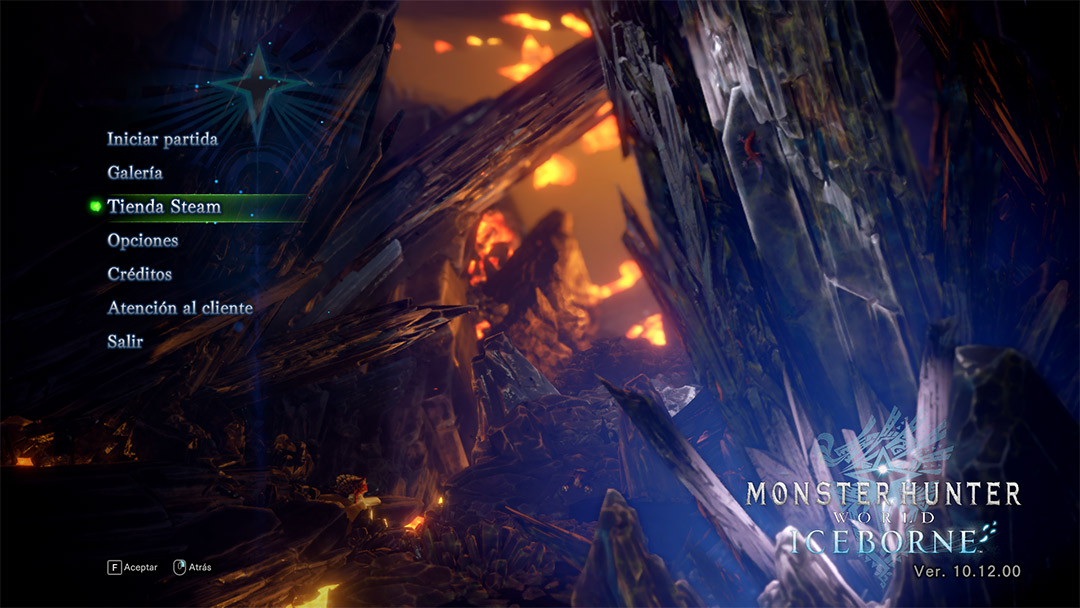The height and width of the screenshot is (608, 1080).
Task: Show the Créditos screen
Action: tap(140, 274)
